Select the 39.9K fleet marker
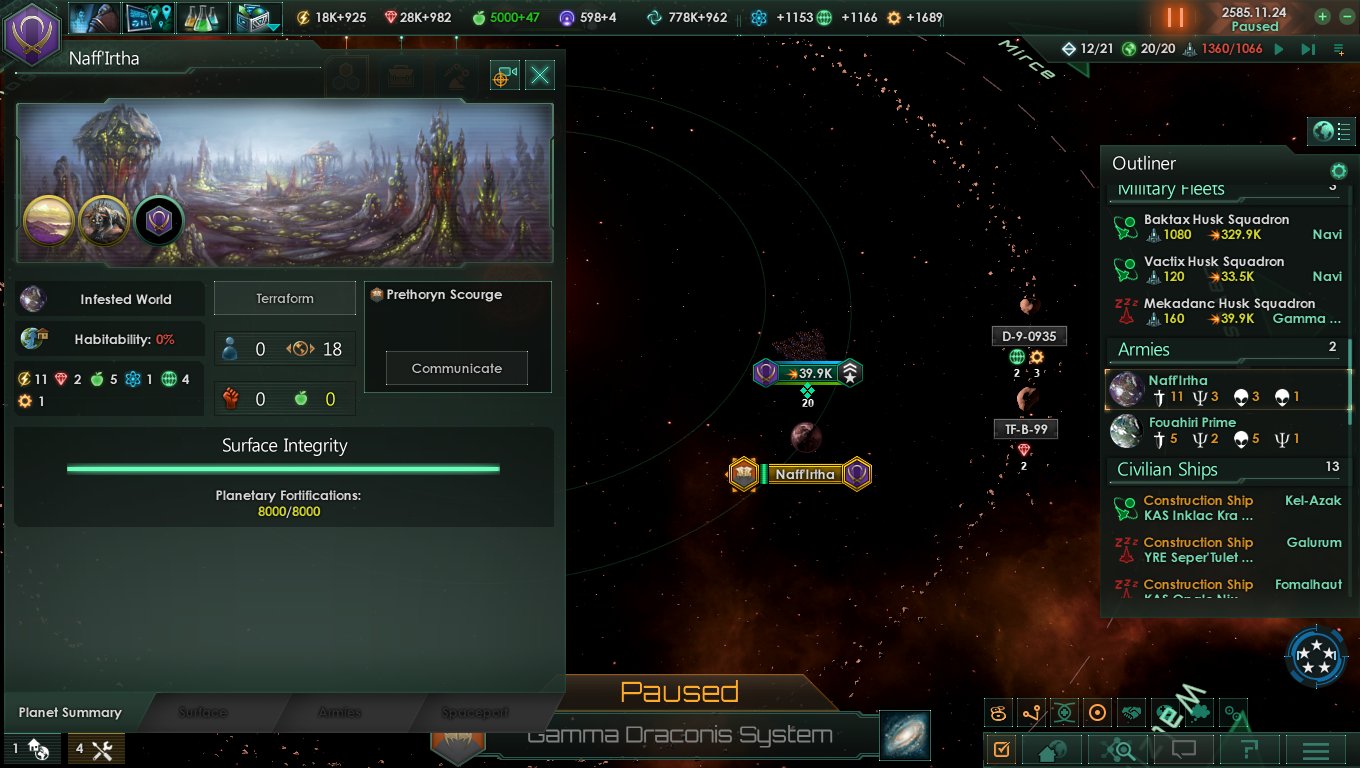Image resolution: width=1360 pixels, height=768 pixels. coord(808,373)
